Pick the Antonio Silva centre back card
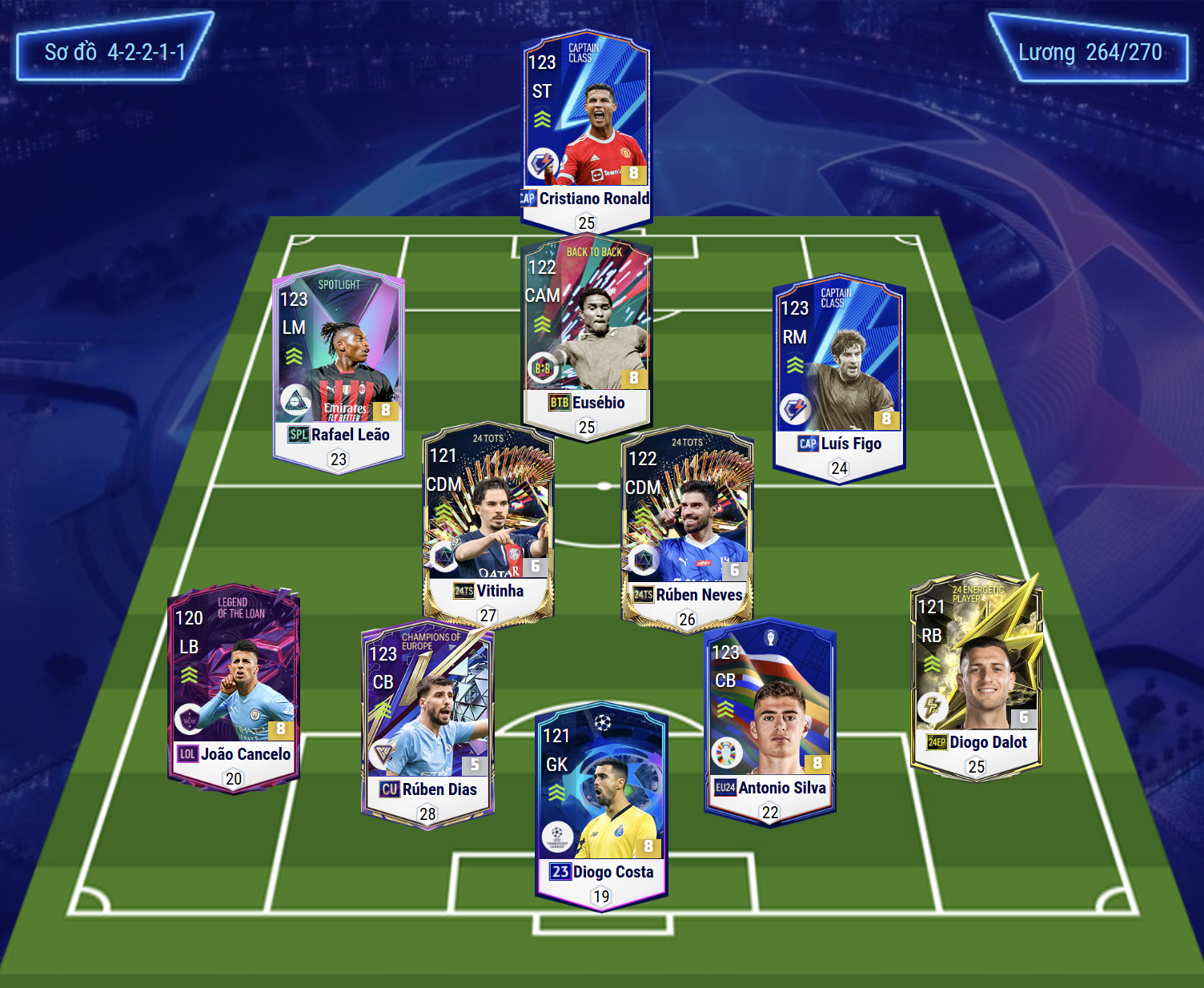Image resolution: width=1204 pixels, height=988 pixels. (x=769, y=721)
